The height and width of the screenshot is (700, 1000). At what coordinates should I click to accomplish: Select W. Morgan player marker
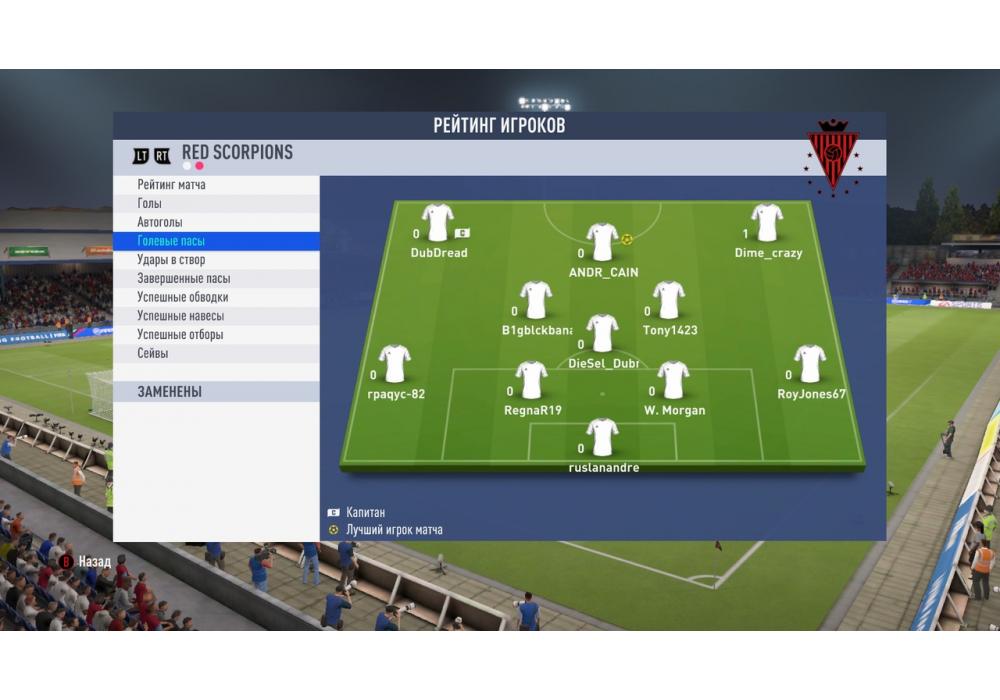674,380
